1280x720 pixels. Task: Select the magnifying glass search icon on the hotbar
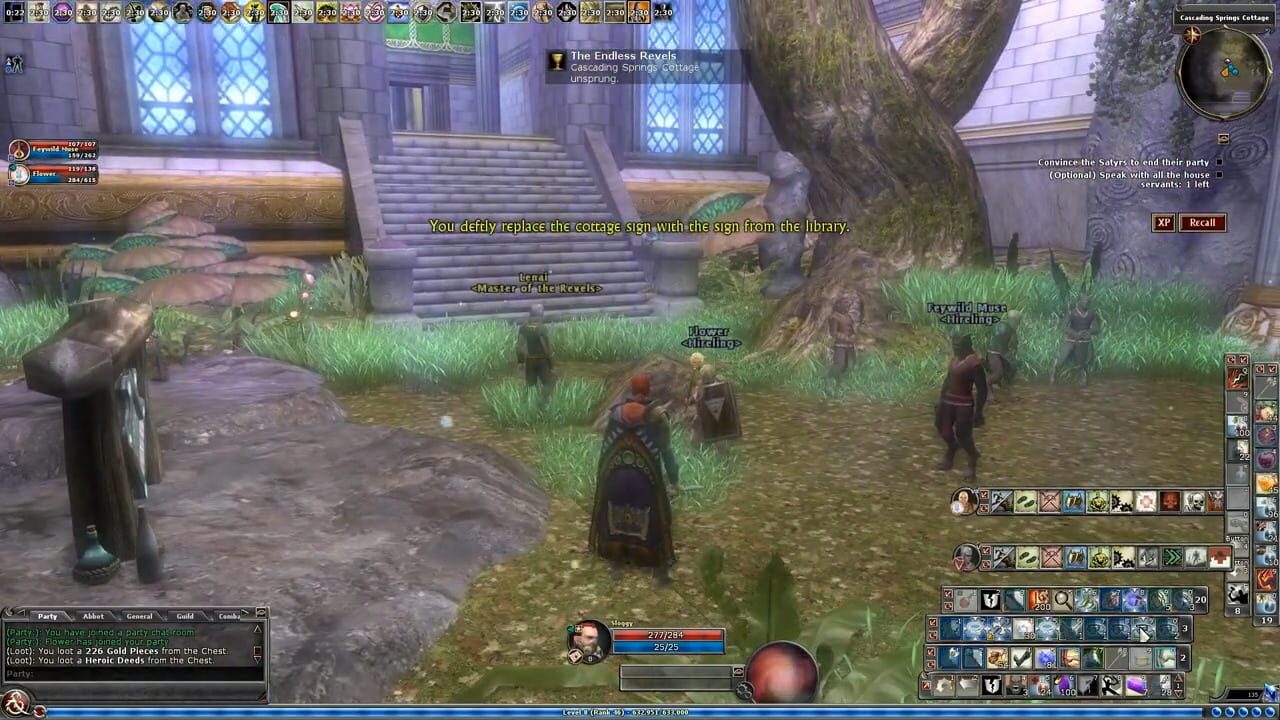[1061, 599]
